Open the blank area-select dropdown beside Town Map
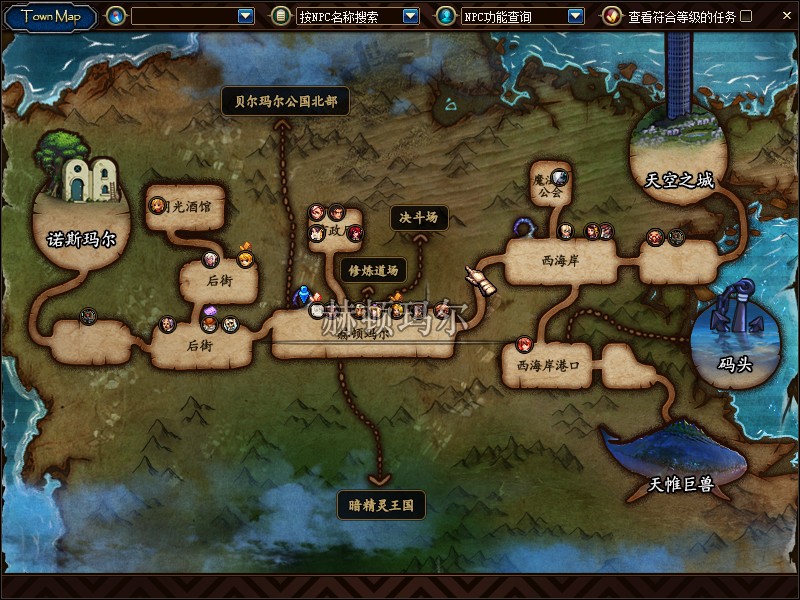Viewport: 800px width, 600px height. (x=246, y=16)
